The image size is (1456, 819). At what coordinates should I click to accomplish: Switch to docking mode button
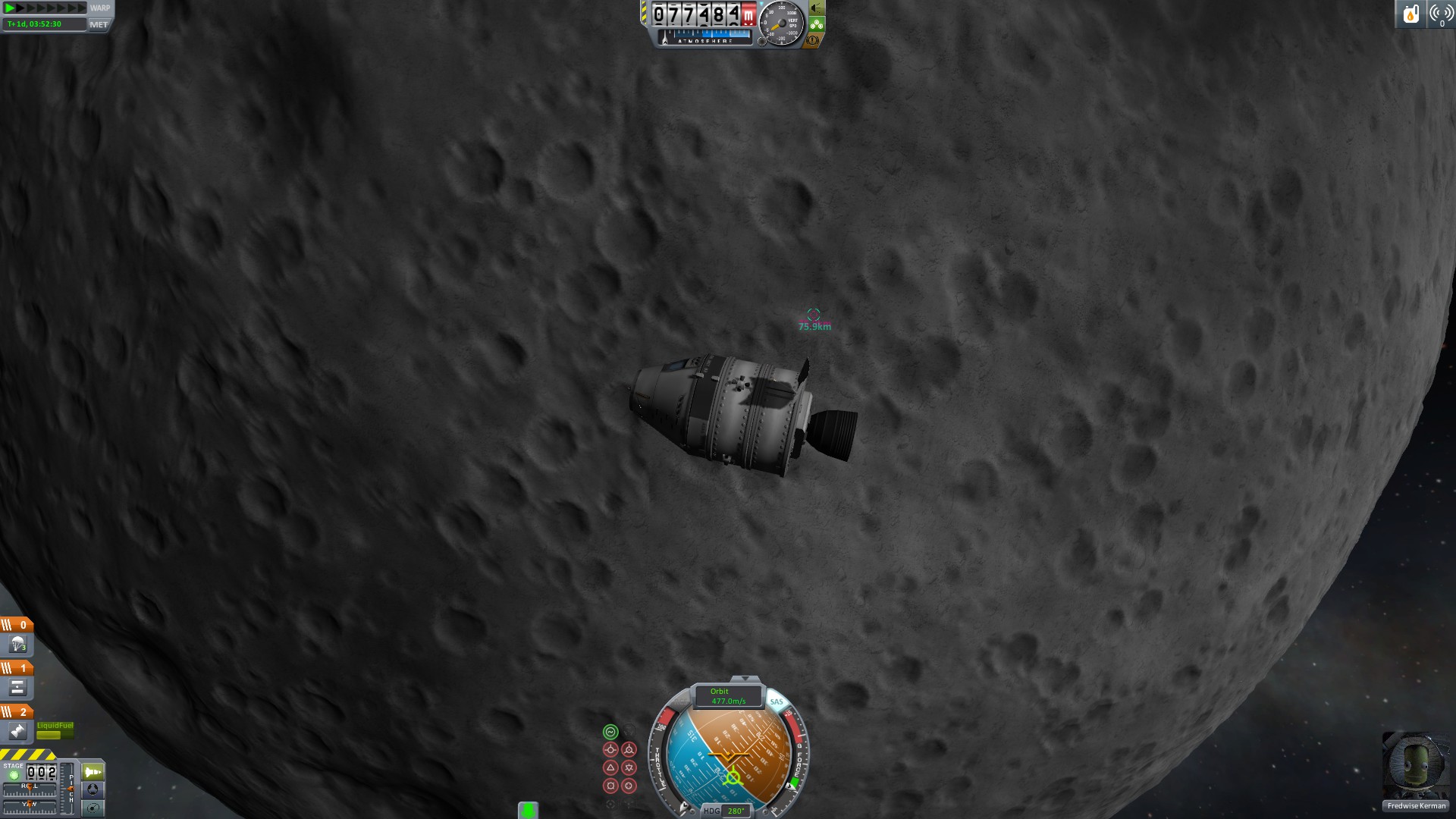pos(93,790)
